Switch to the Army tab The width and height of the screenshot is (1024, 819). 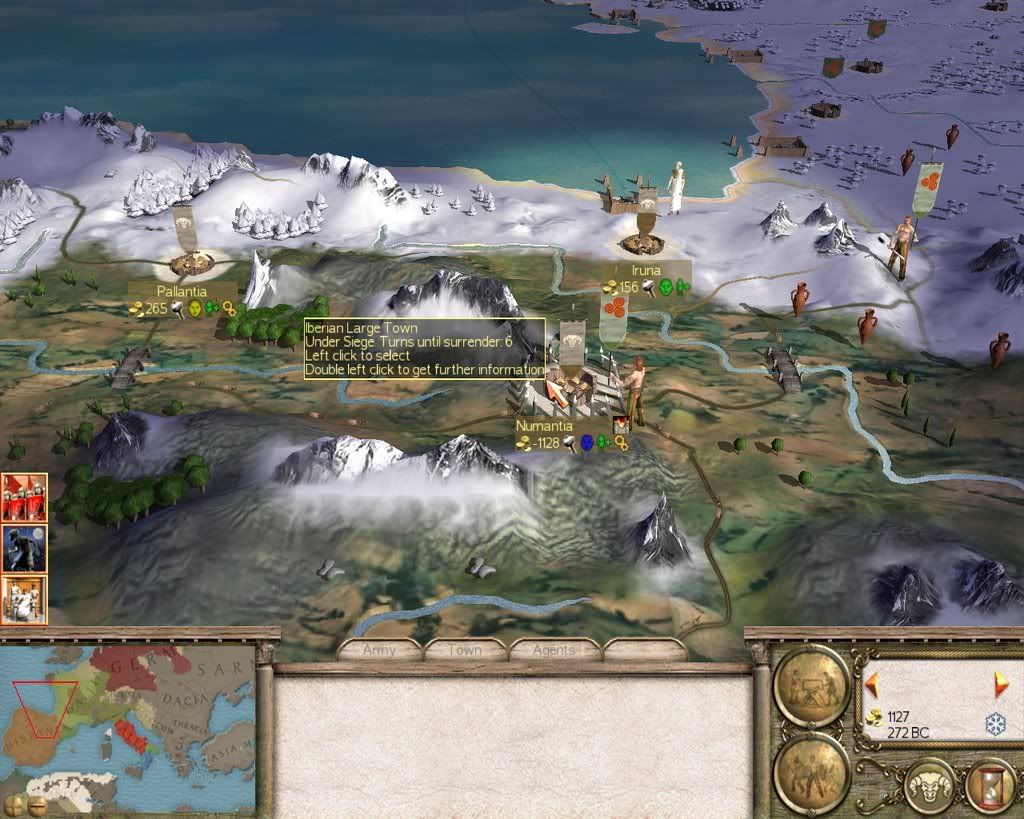tap(380, 650)
